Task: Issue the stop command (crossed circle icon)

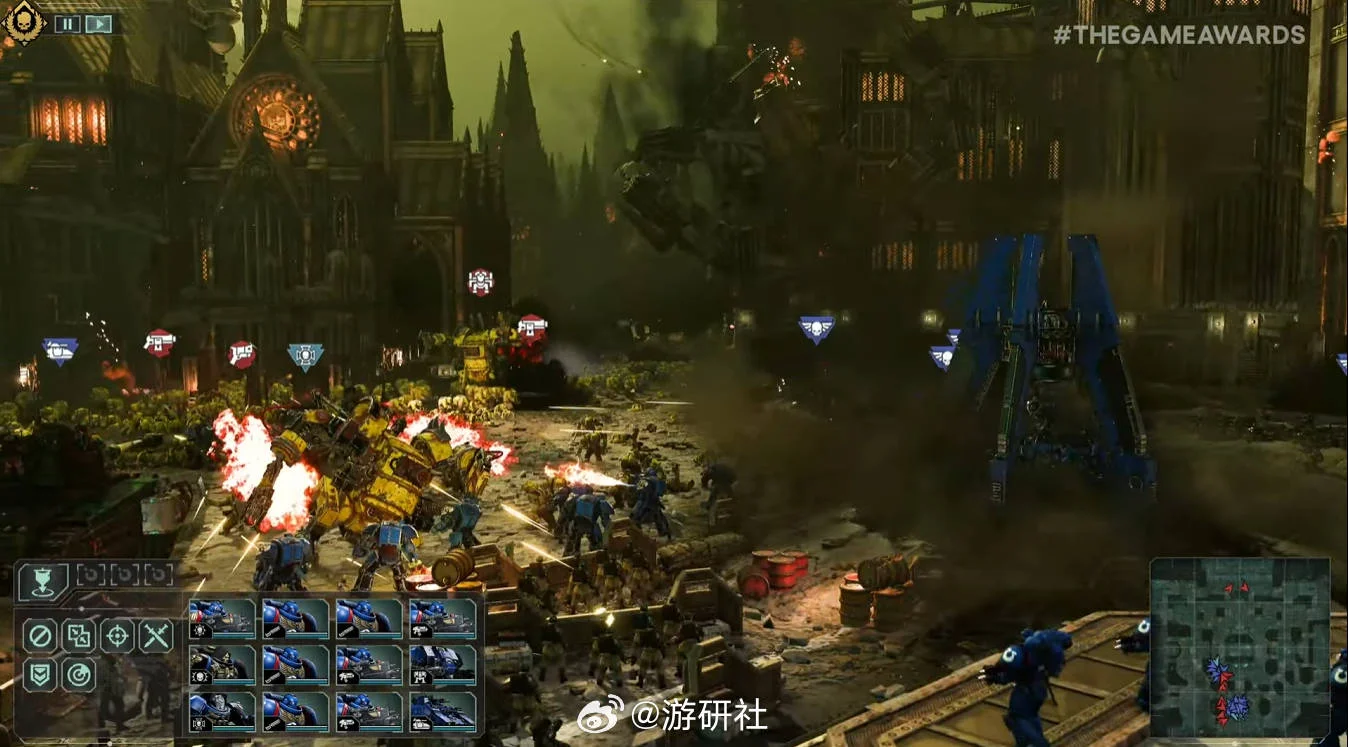Action: [41, 635]
